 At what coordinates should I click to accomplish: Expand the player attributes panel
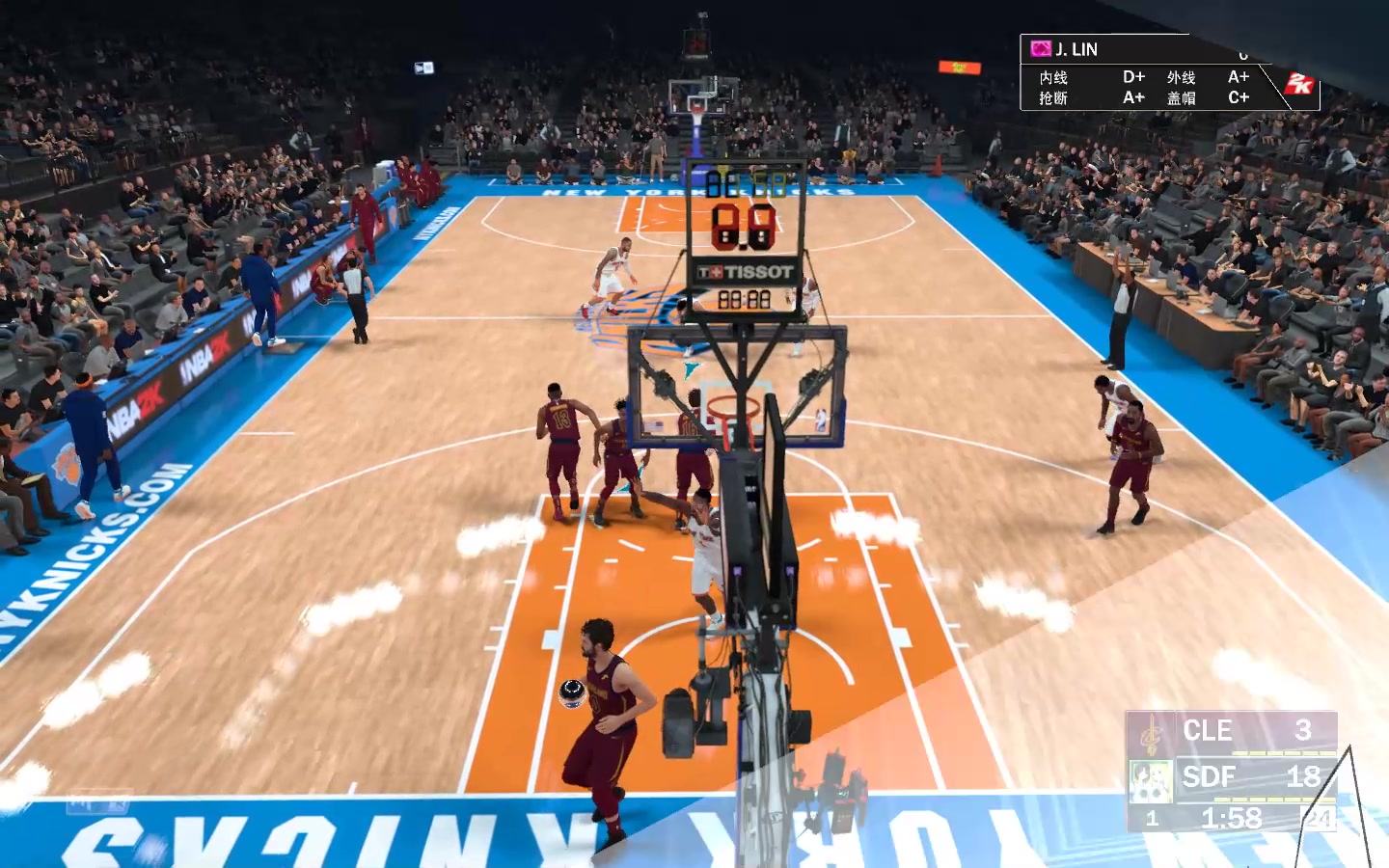[1148, 86]
